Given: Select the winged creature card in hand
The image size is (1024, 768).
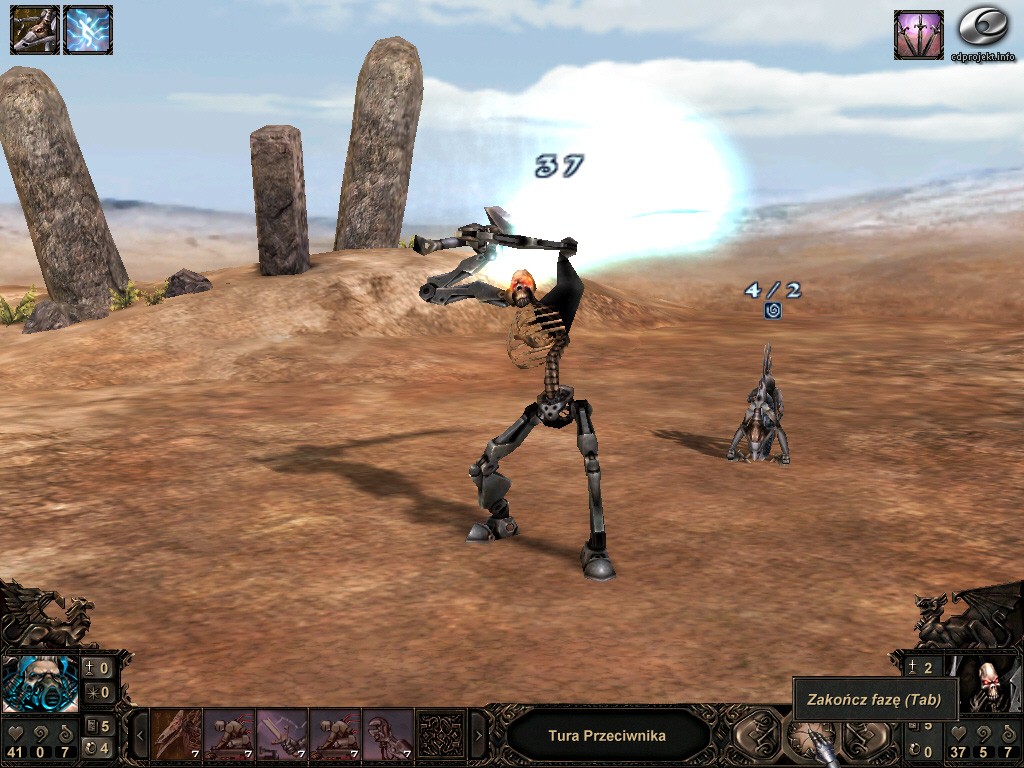Looking at the screenshot, I should tap(177, 736).
